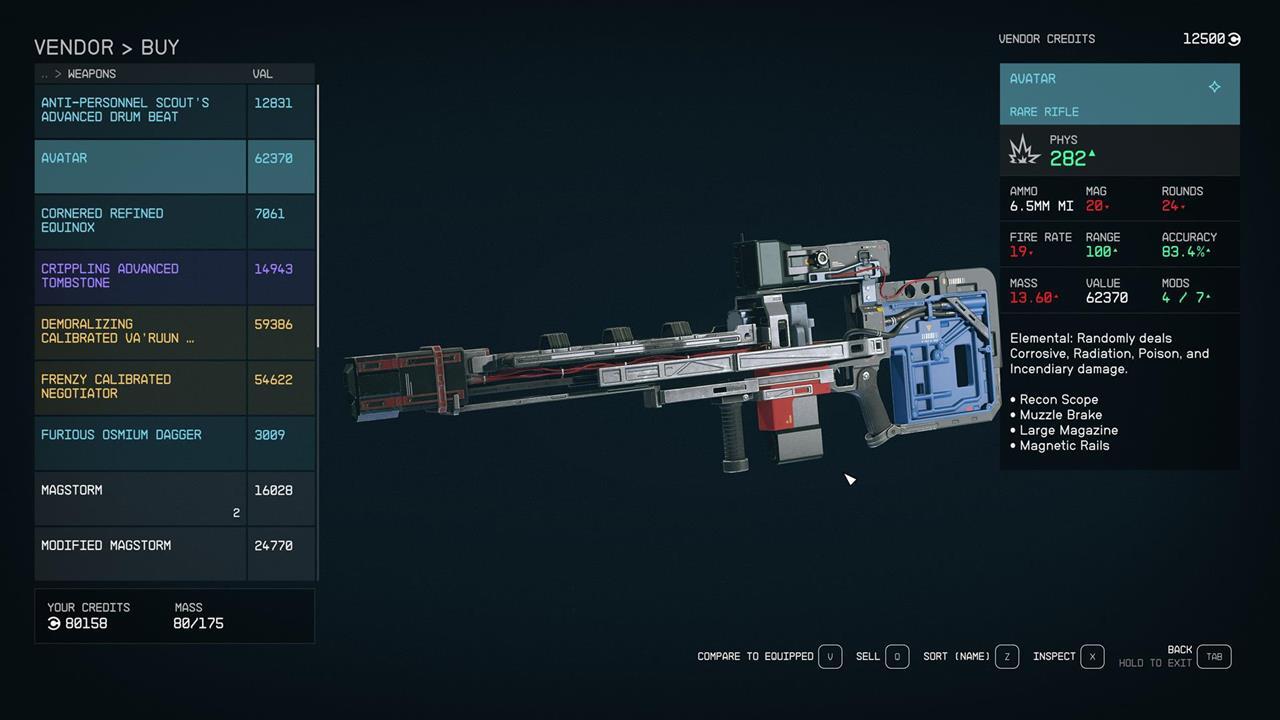Click the Z key icon beside Sort

(1007, 656)
